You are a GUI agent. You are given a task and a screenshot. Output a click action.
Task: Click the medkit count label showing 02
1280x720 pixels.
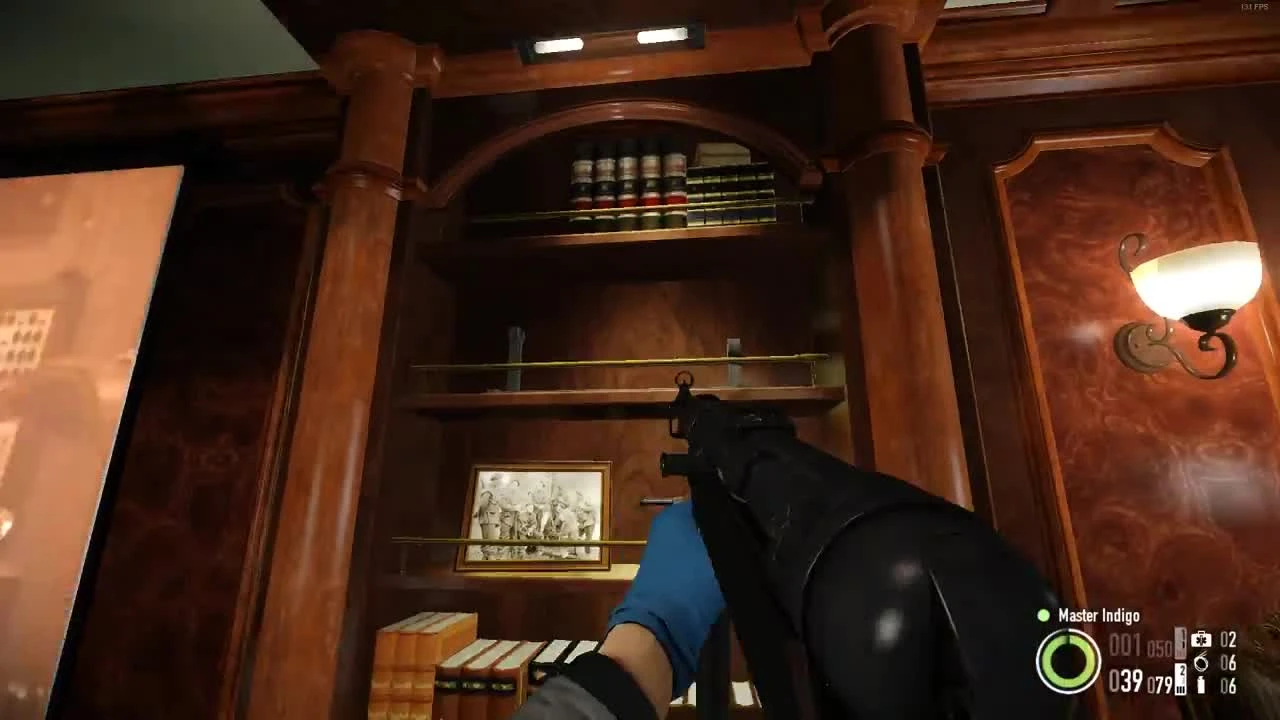tap(1228, 641)
